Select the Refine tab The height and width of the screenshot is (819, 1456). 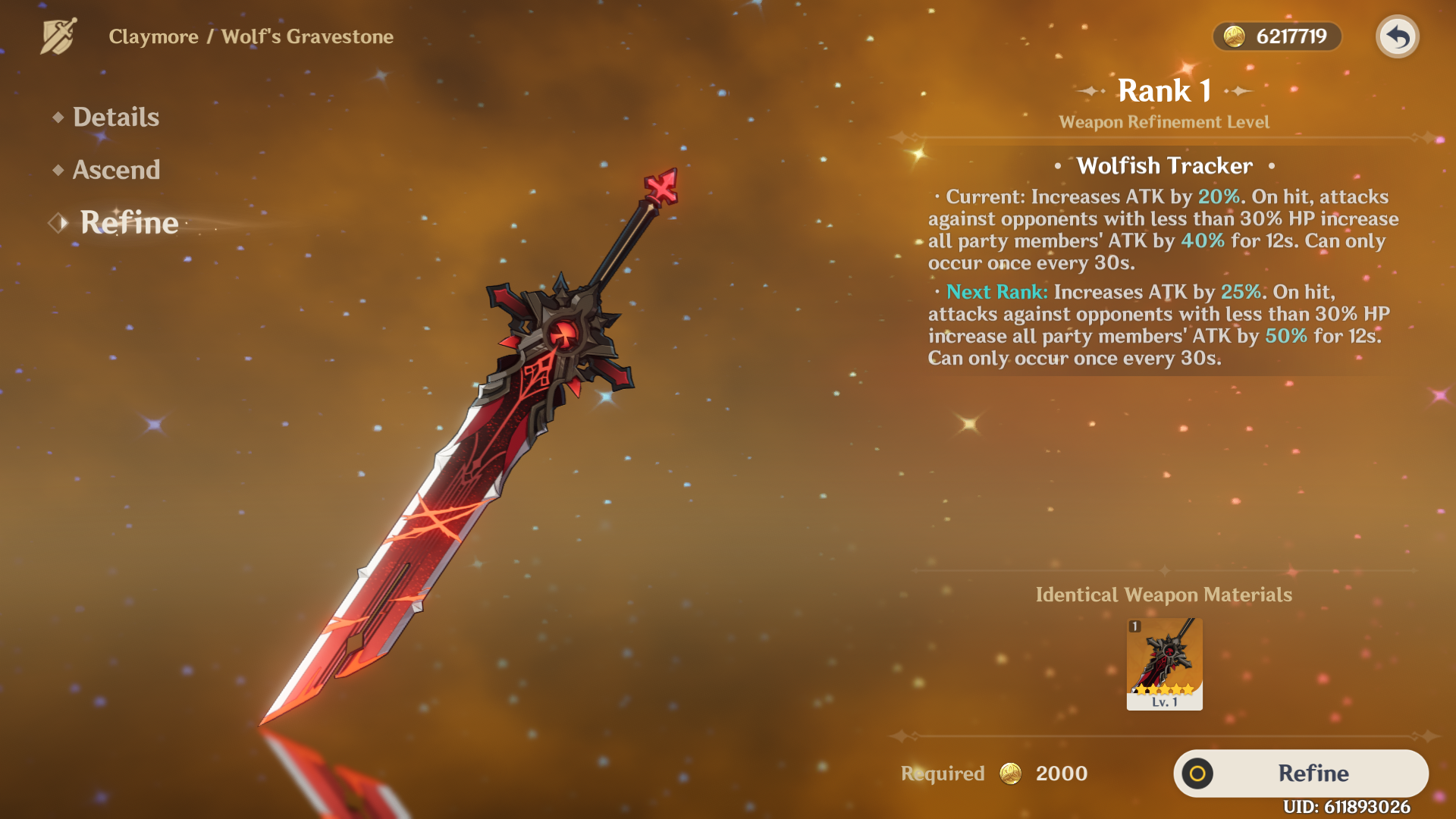(129, 223)
